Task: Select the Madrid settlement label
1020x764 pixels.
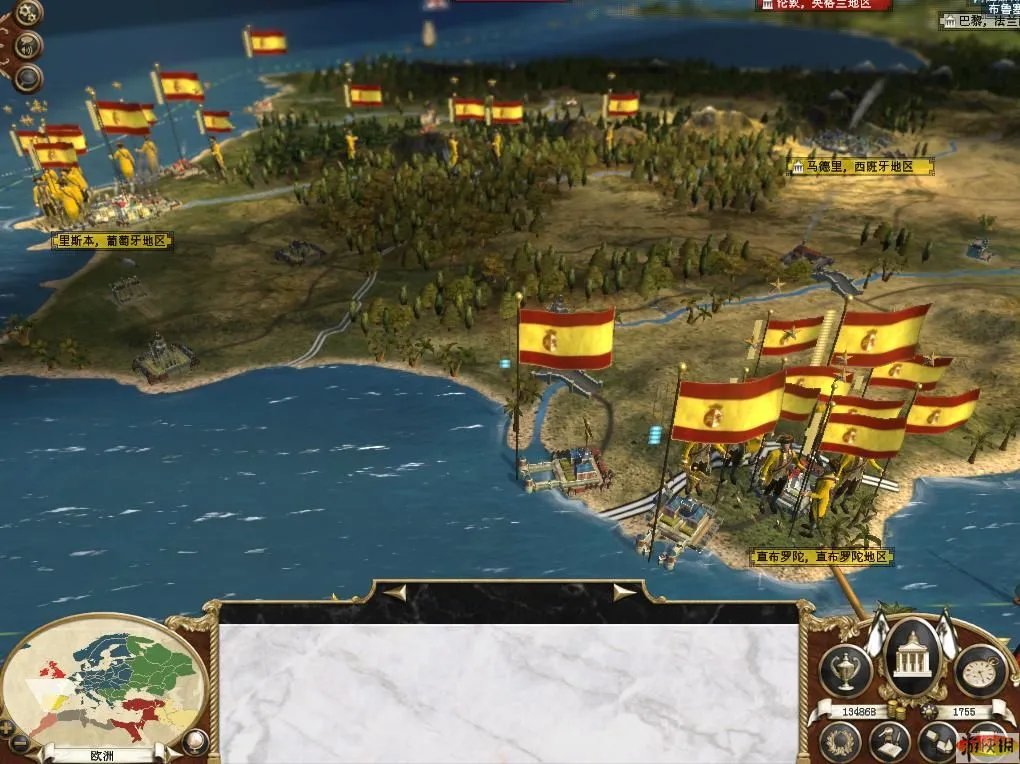Action: pos(861,167)
